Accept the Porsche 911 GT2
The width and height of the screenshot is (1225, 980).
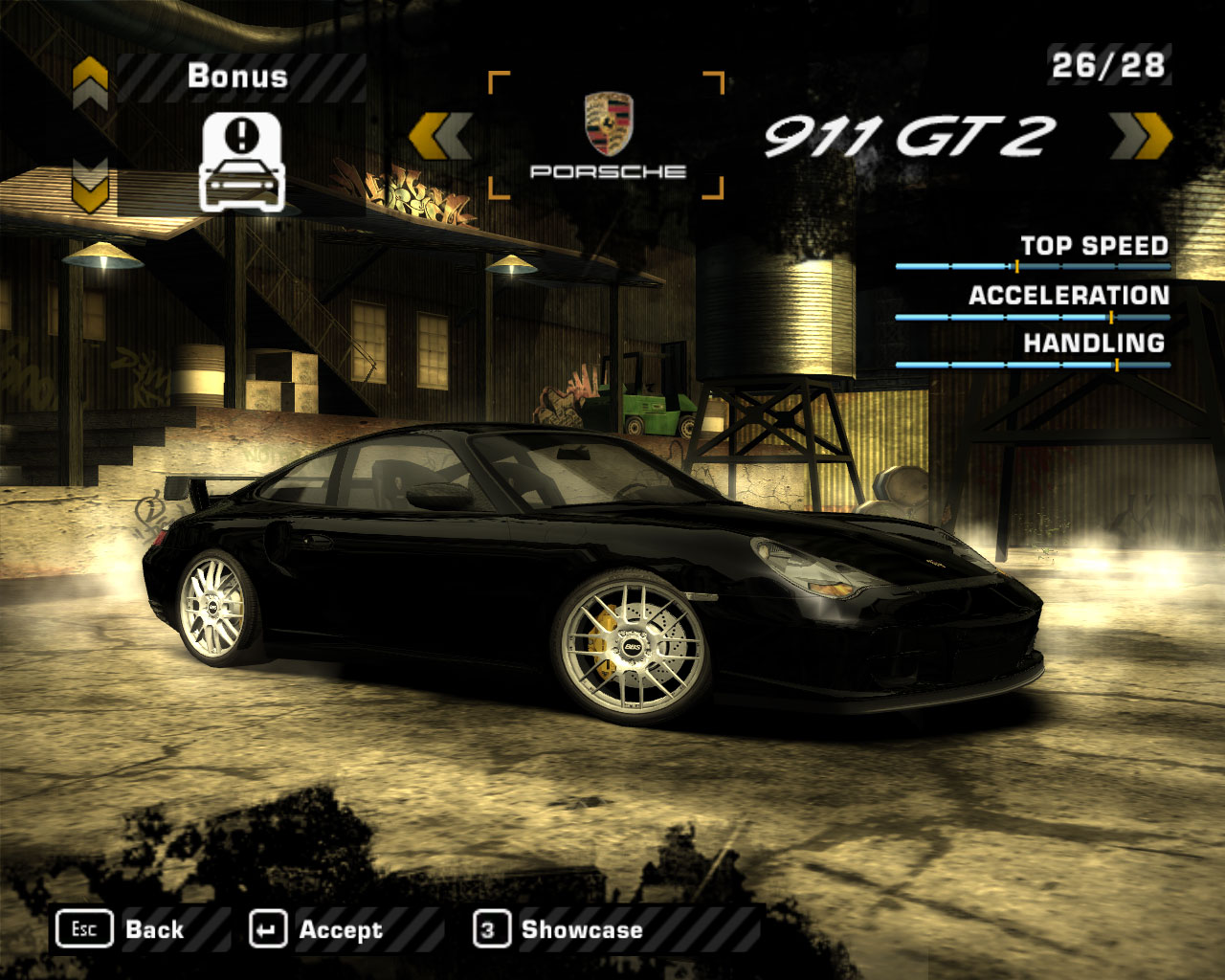[316, 929]
